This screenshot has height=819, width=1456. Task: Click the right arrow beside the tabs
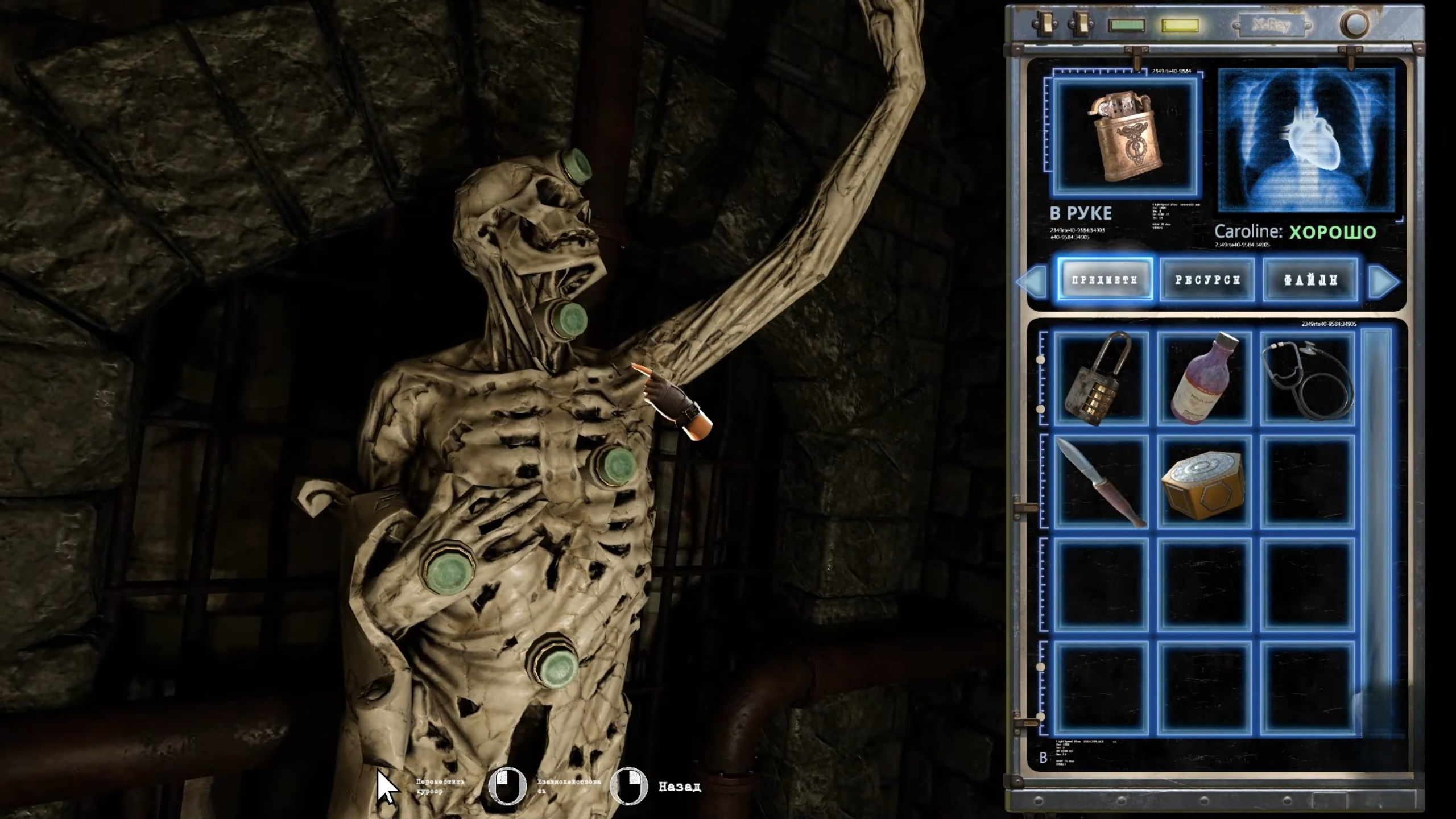point(1383,280)
